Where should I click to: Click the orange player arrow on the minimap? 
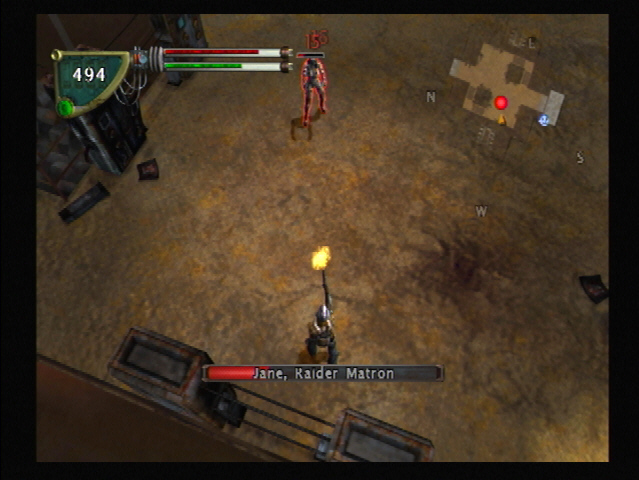[502, 119]
